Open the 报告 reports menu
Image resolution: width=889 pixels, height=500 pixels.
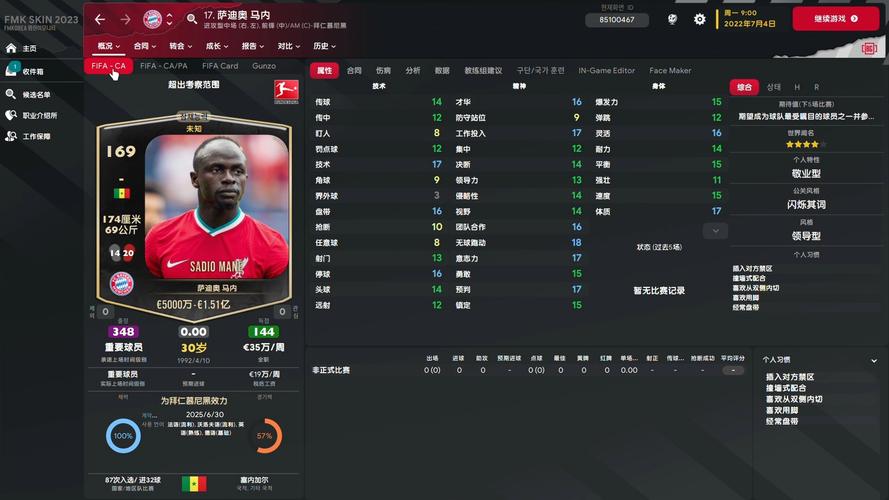click(x=253, y=46)
